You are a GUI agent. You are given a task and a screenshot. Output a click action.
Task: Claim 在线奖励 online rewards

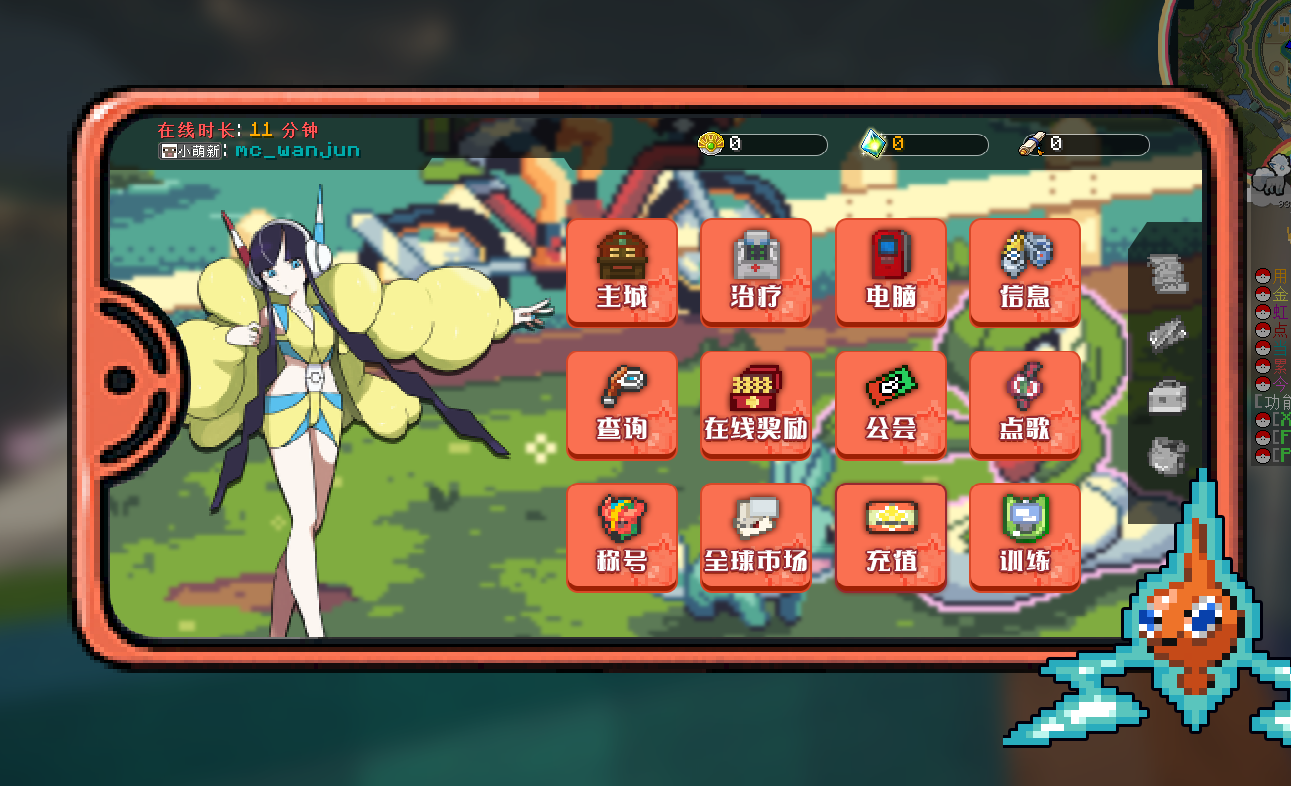pos(755,404)
